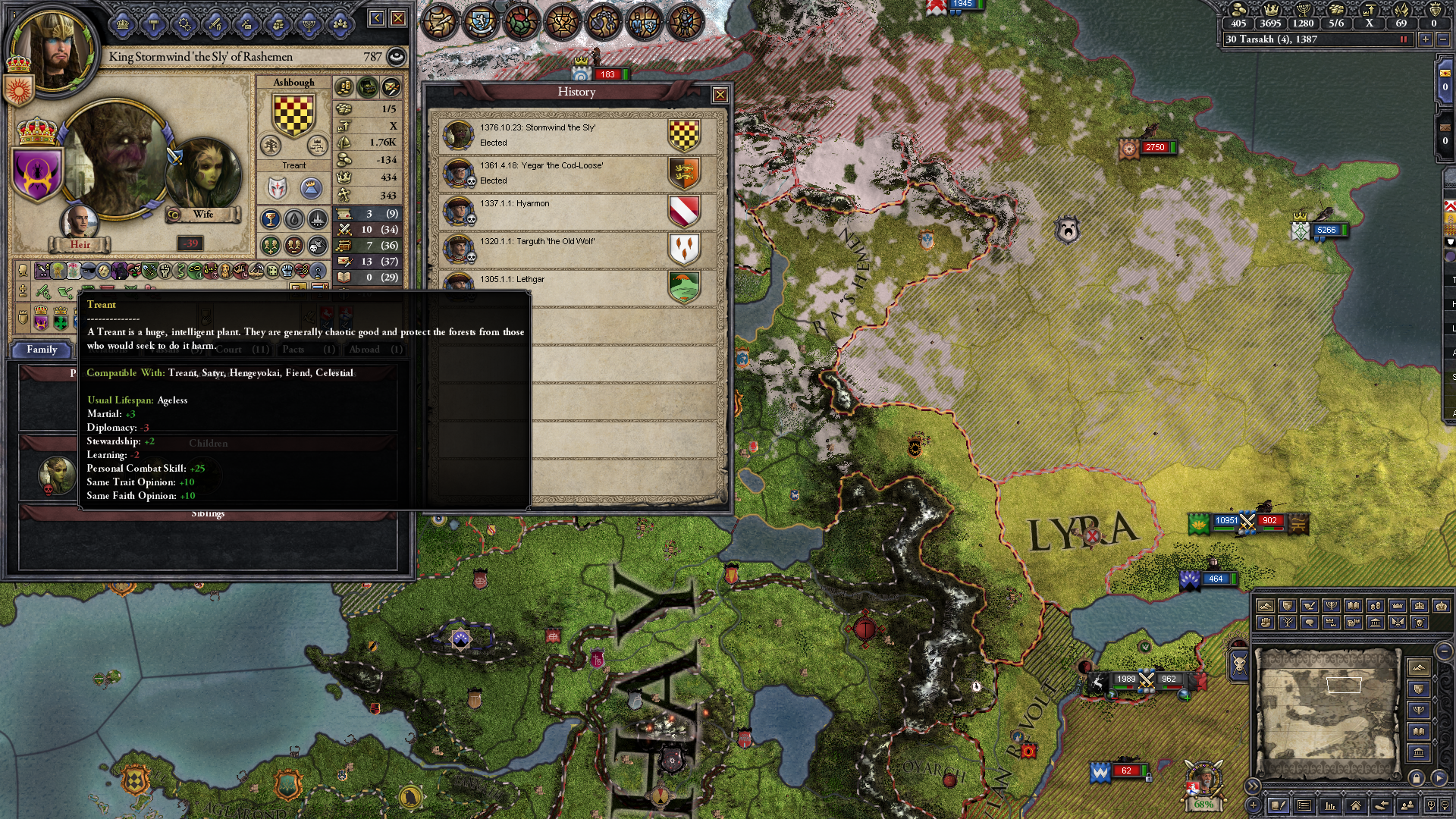Open Yegar 'the Cod-Loose' history entry
1456x819 pixels.
point(577,173)
